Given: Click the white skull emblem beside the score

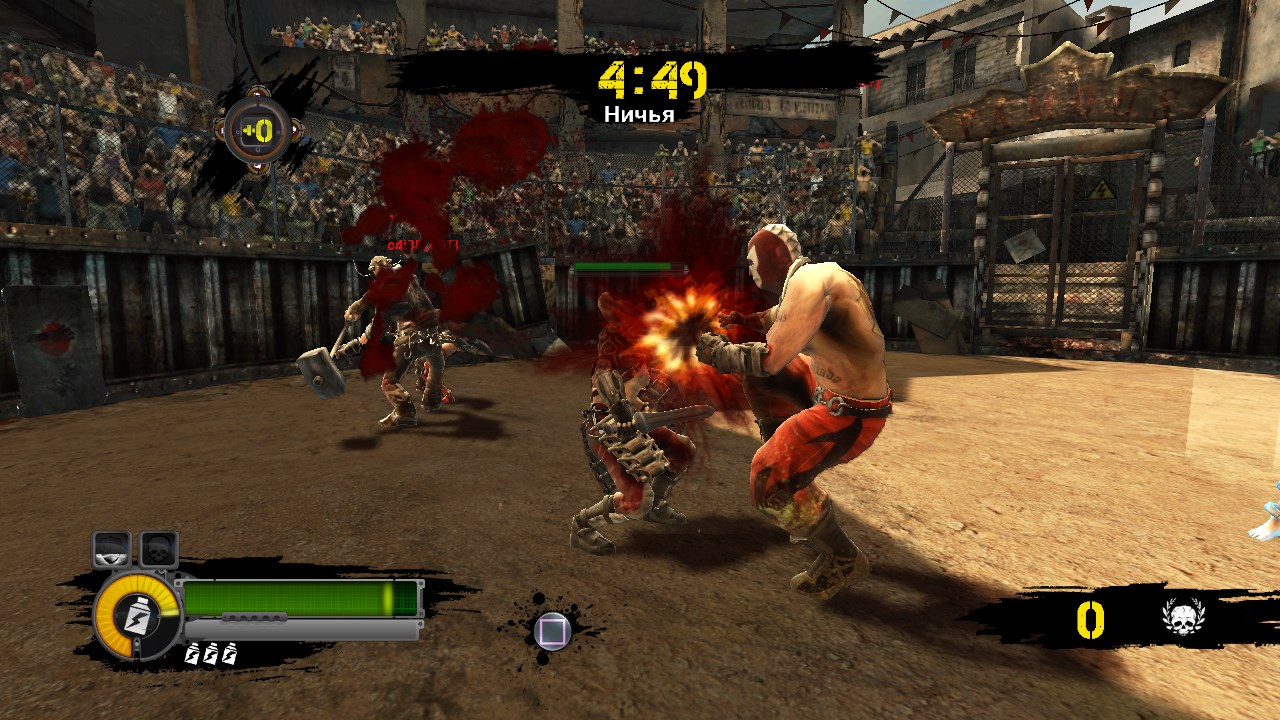Looking at the screenshot, I should 1184,619.
